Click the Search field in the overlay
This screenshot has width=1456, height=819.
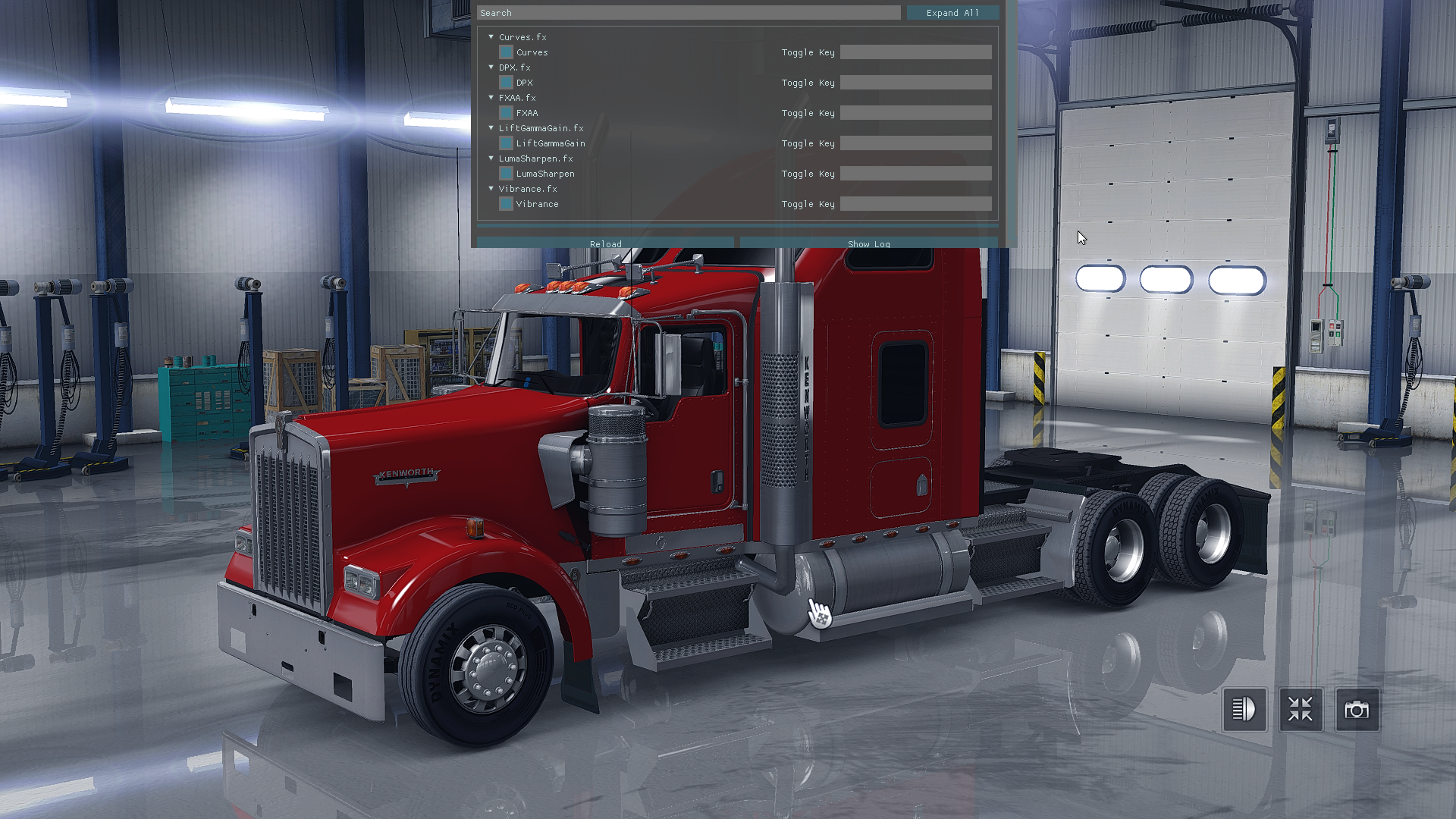(689, 13)
